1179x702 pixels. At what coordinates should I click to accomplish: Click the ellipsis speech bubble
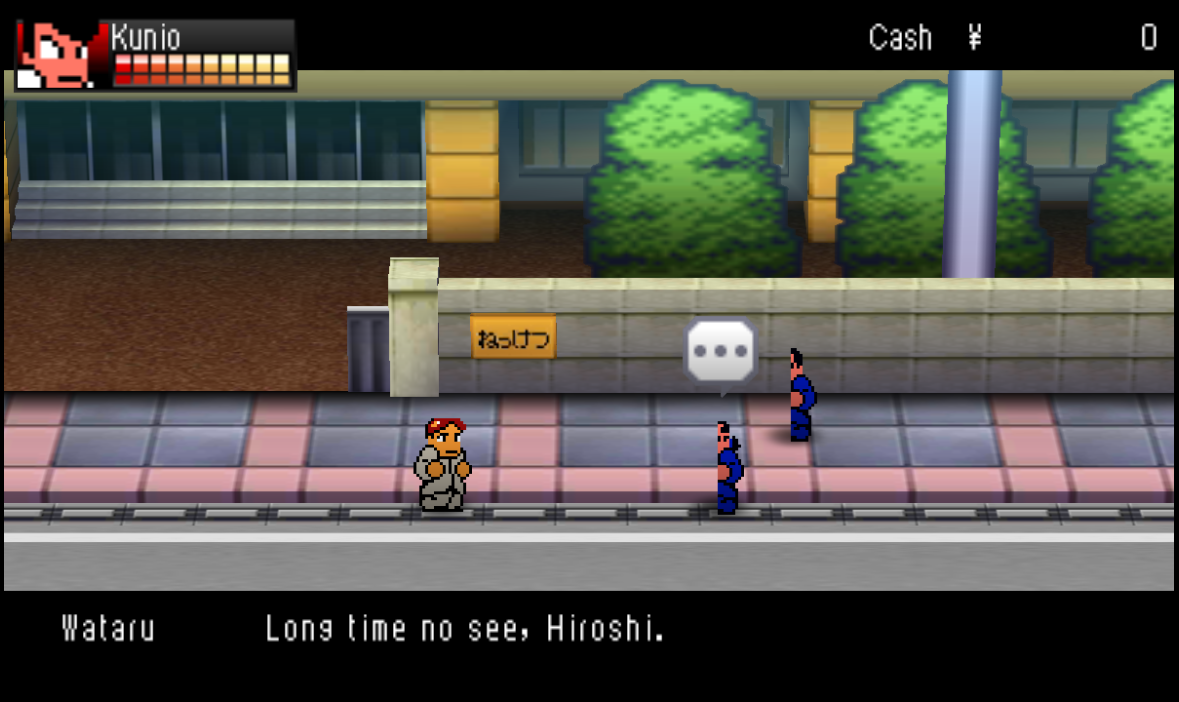tap(720, 352)
